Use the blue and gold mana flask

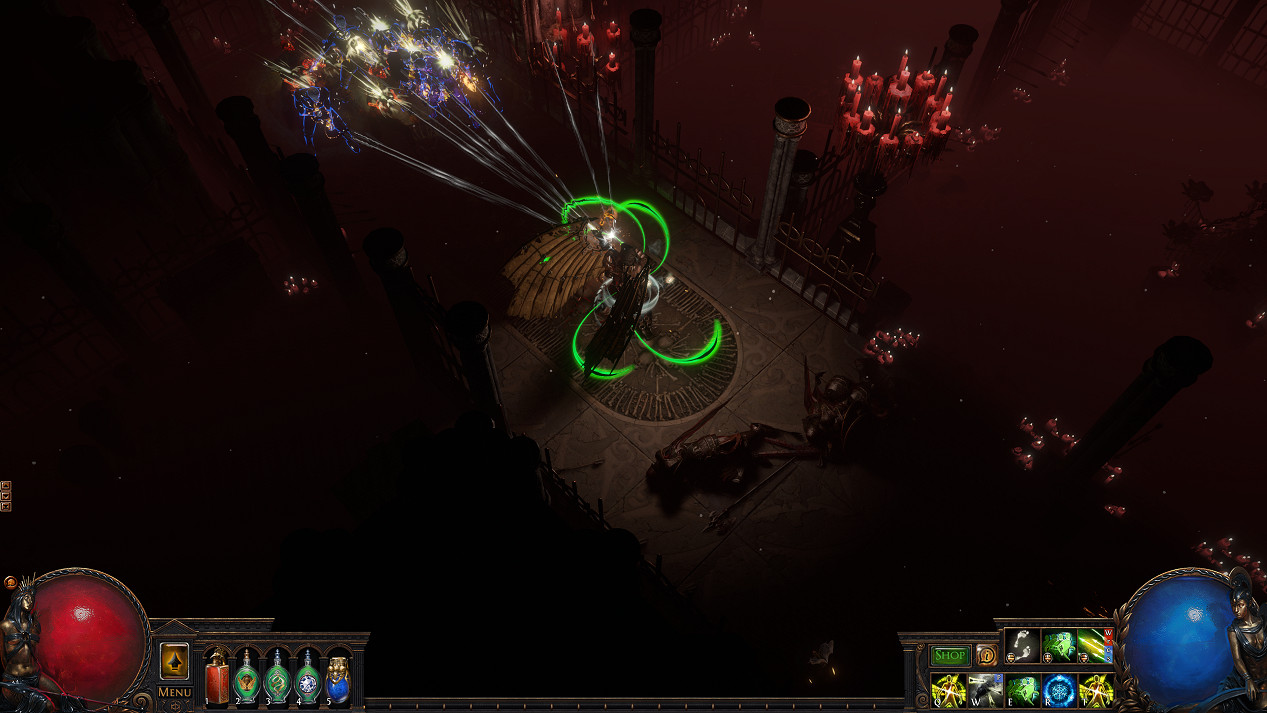(x=338, y=679)
